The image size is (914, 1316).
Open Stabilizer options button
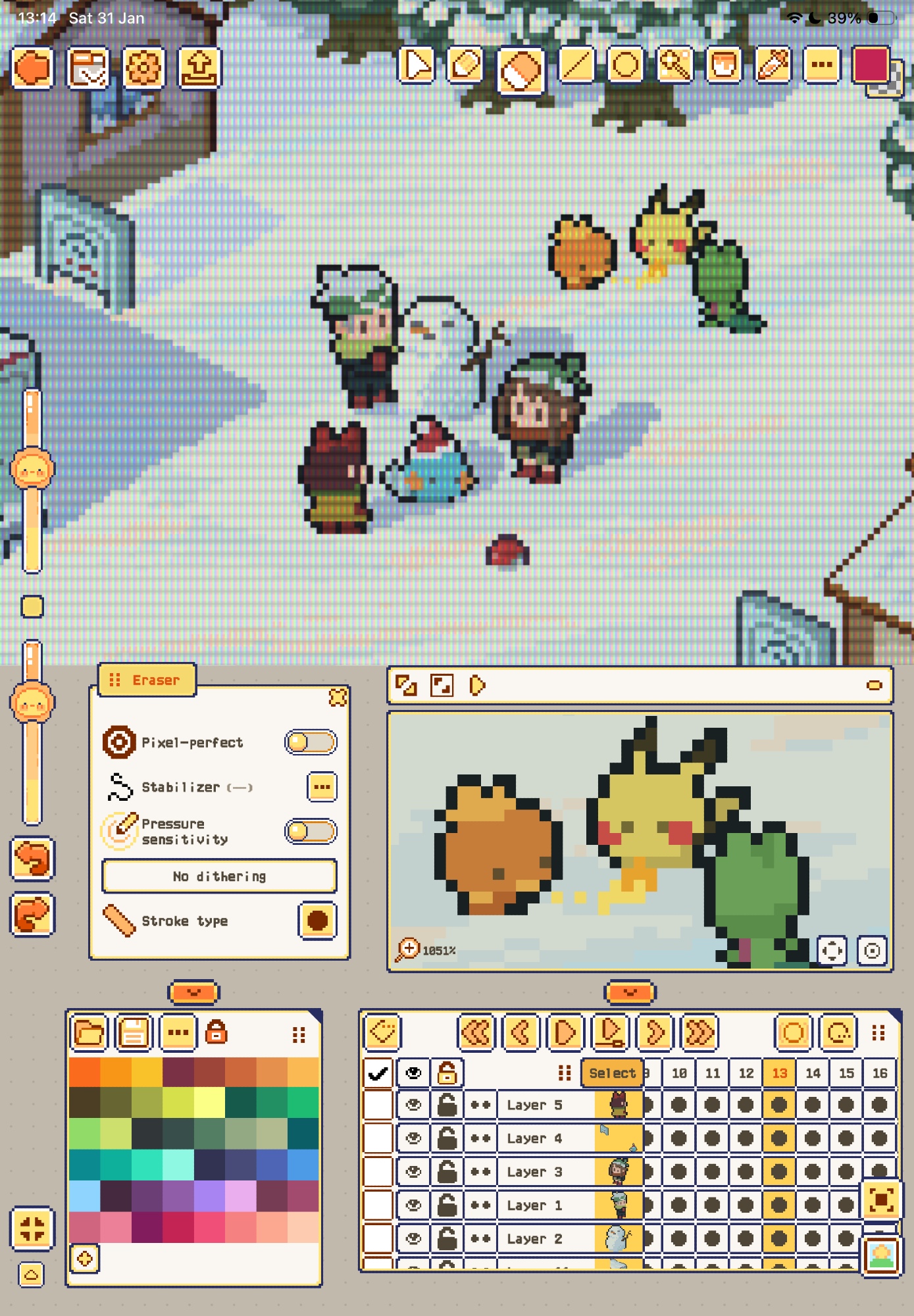(322, 787)
